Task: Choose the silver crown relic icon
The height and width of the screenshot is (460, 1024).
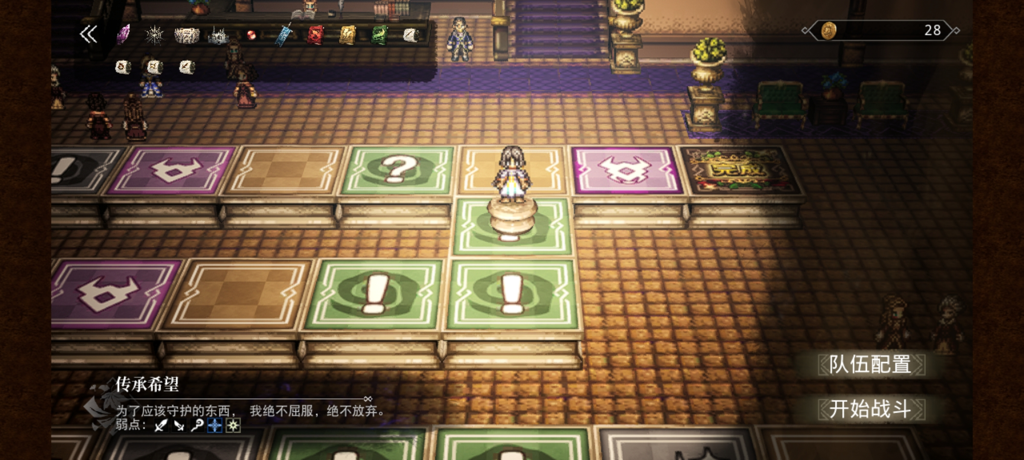Action: pyautogui.click(x=218, y=36)
